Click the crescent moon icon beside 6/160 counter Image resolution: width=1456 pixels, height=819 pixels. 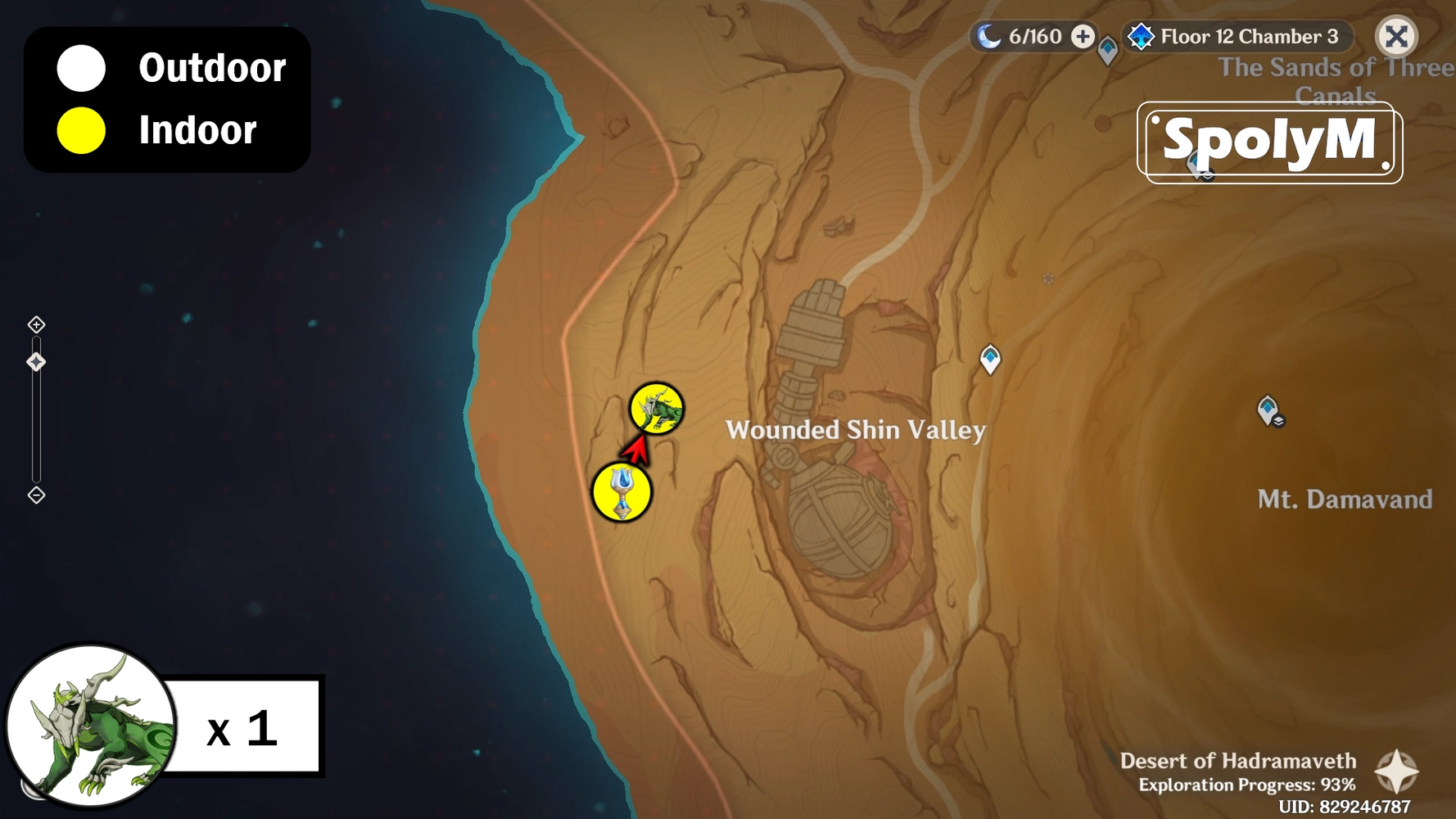click(990, 35)
